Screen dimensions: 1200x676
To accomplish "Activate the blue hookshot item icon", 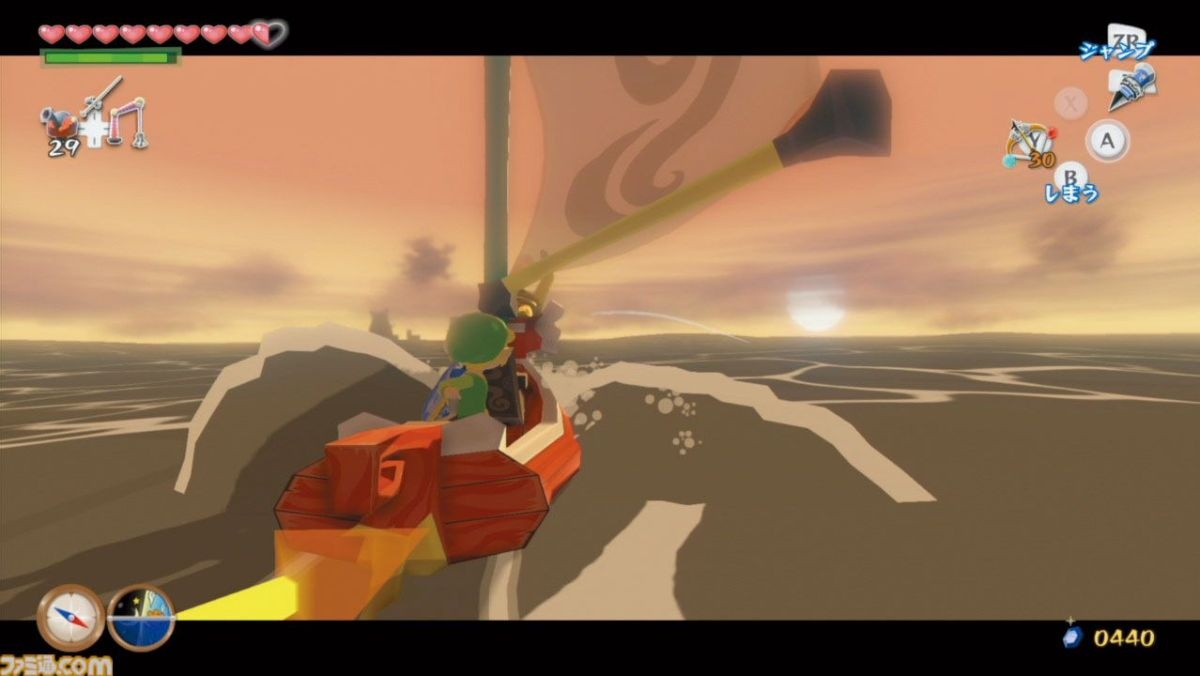I will pos(1131,84).
